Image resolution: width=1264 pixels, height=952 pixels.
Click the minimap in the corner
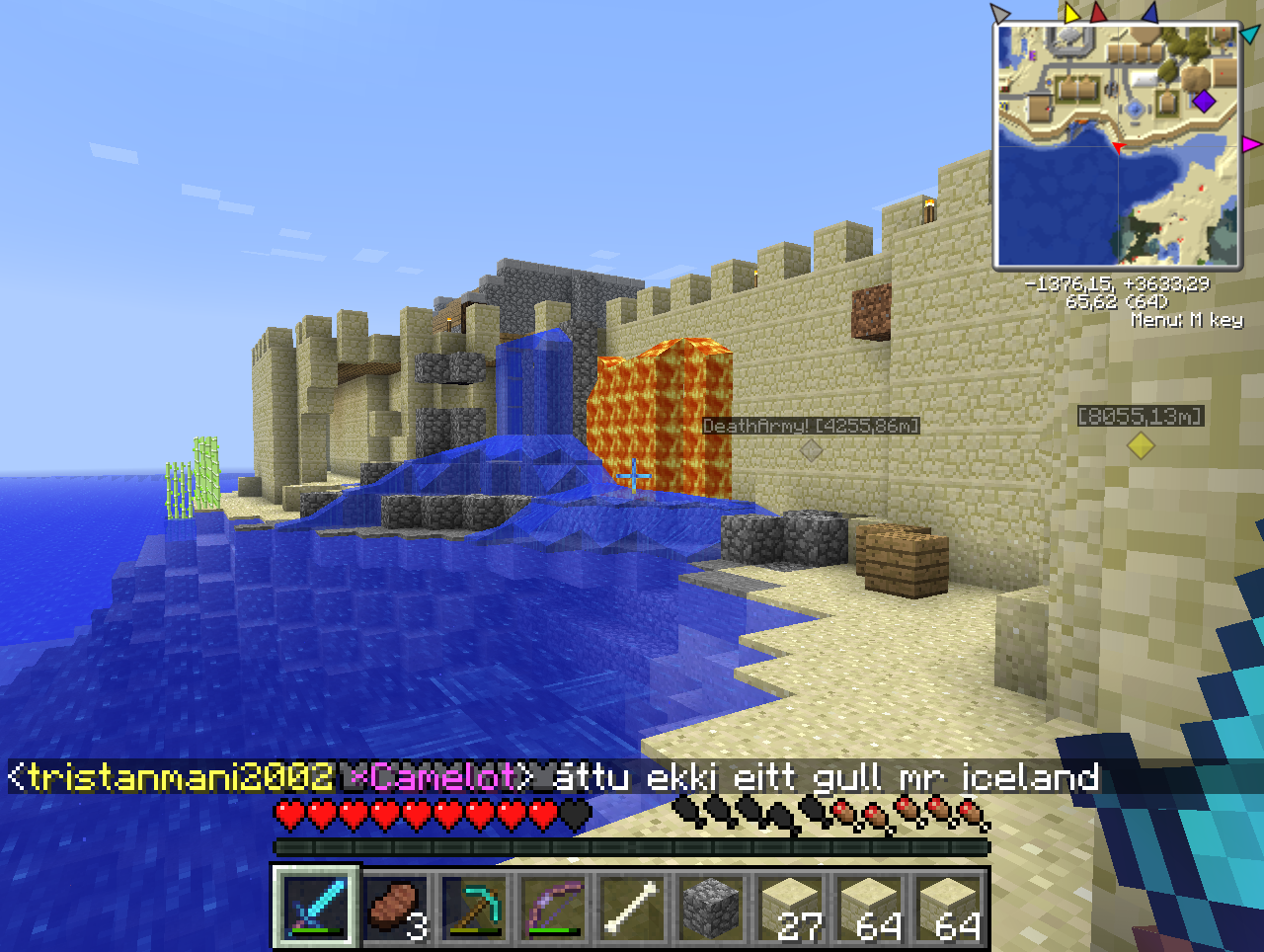point(1117,145)
